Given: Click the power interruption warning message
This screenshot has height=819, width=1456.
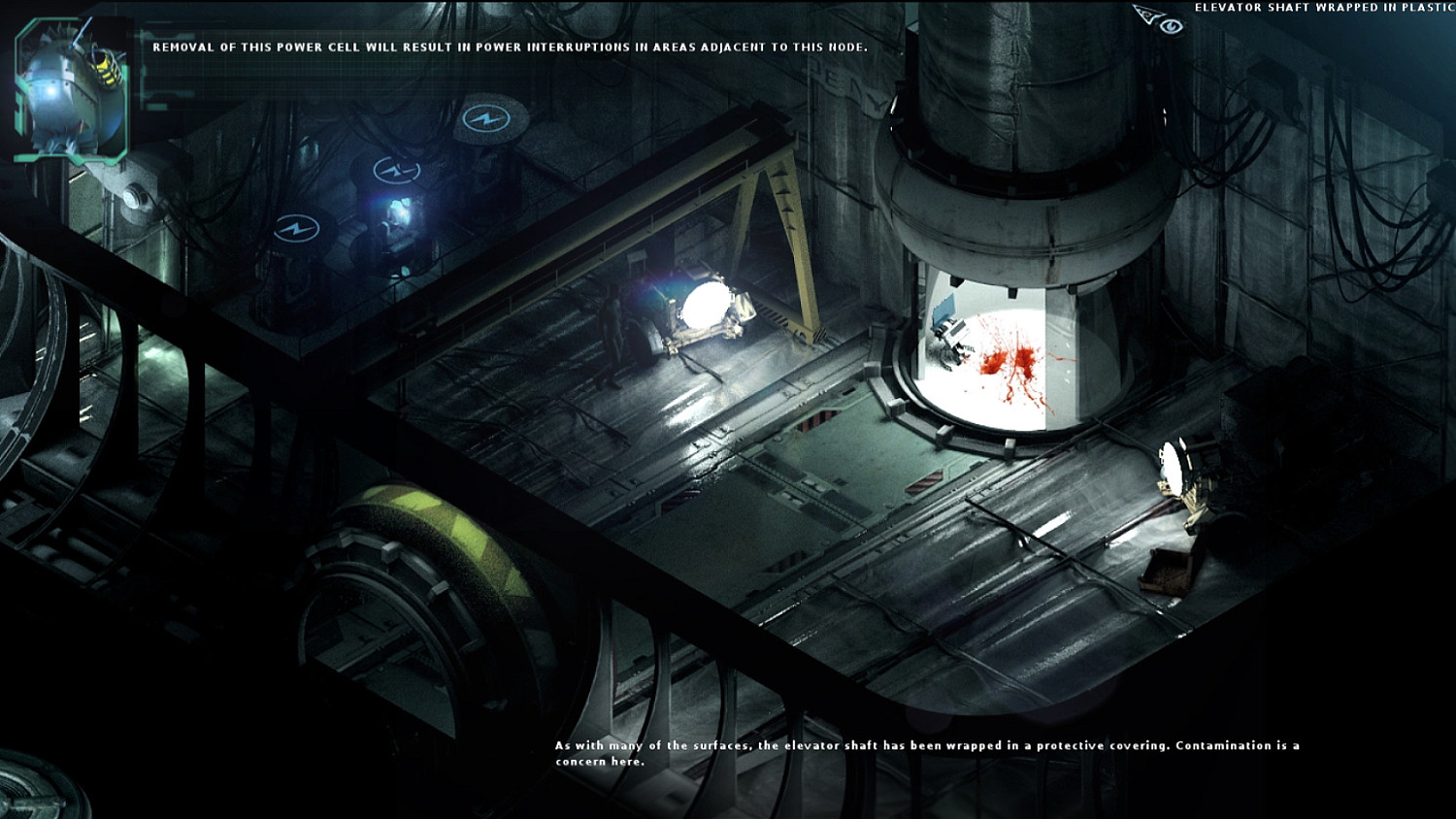Looking at the screenshot, I should pos(505,43).
